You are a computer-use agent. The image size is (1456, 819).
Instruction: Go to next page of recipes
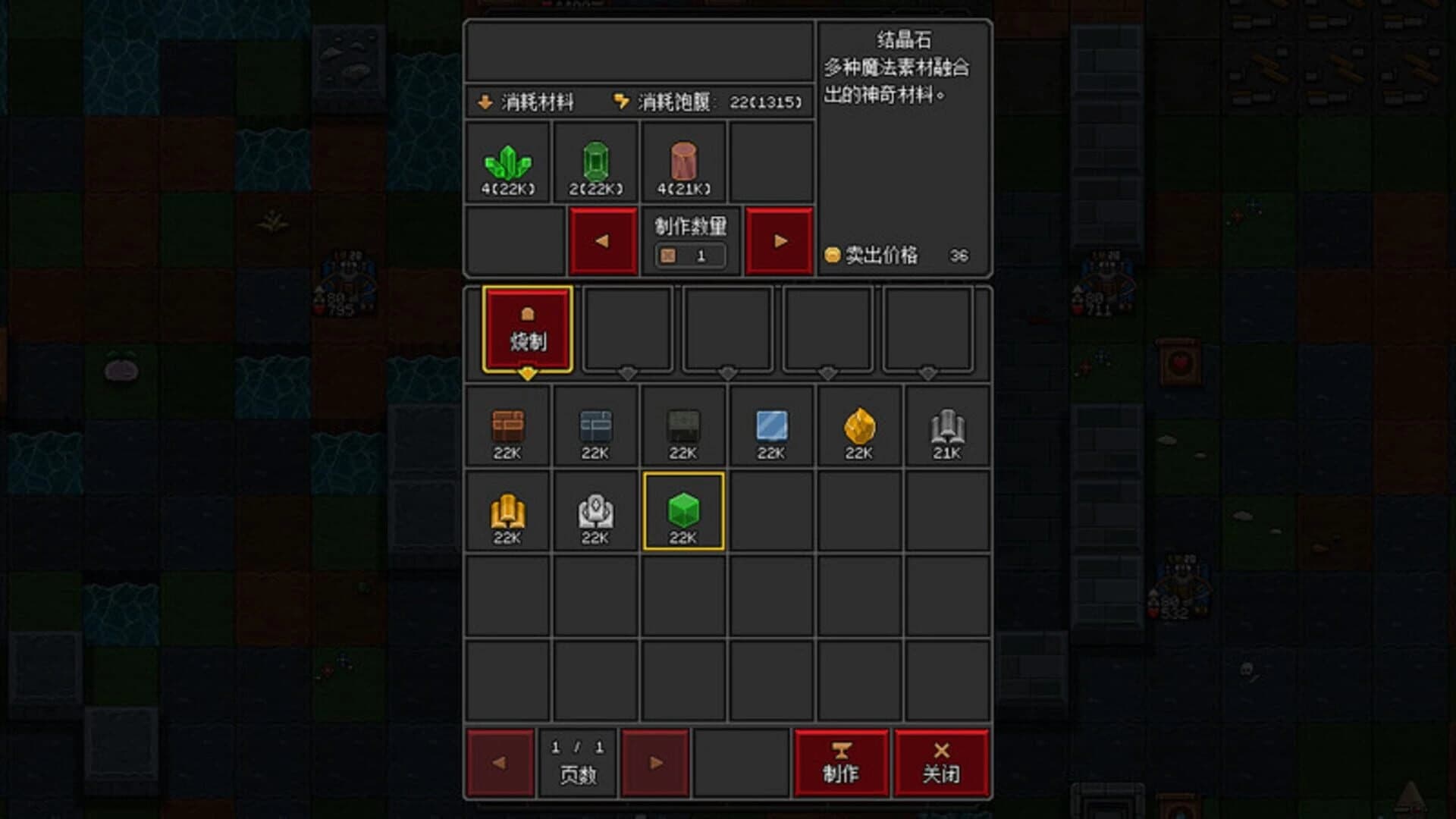coord(655,763)
